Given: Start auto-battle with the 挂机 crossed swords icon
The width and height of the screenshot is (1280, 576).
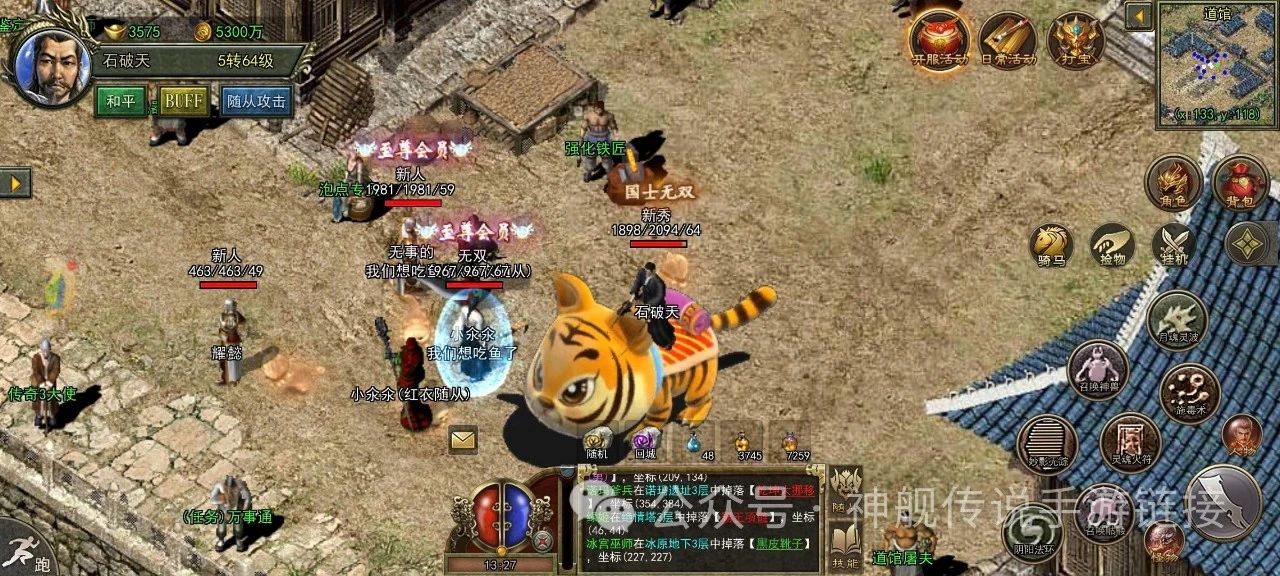Looking at the screenshot, I should tap(1173, 245).
